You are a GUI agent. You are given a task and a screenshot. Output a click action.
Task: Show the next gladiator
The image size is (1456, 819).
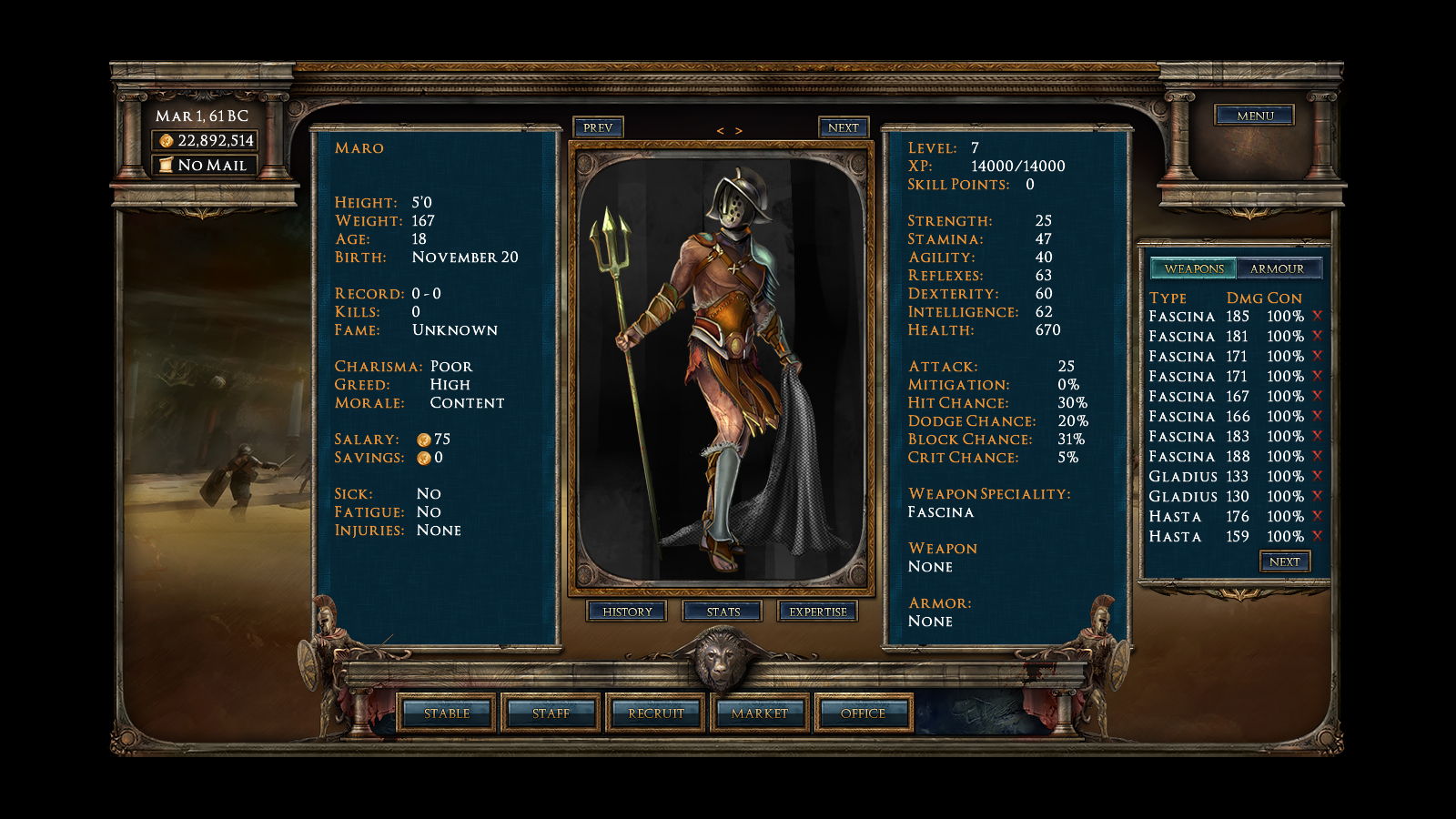843,127
